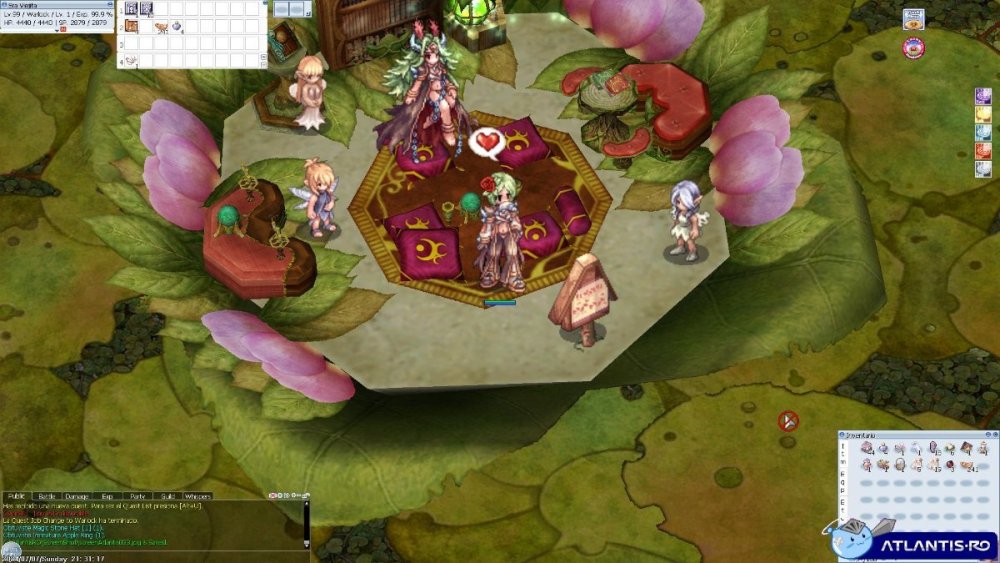The height and width of the screenshot is (563, 1000).
Task: Click the wing item in hotbar row 4
Action: [x=133, y=60]
